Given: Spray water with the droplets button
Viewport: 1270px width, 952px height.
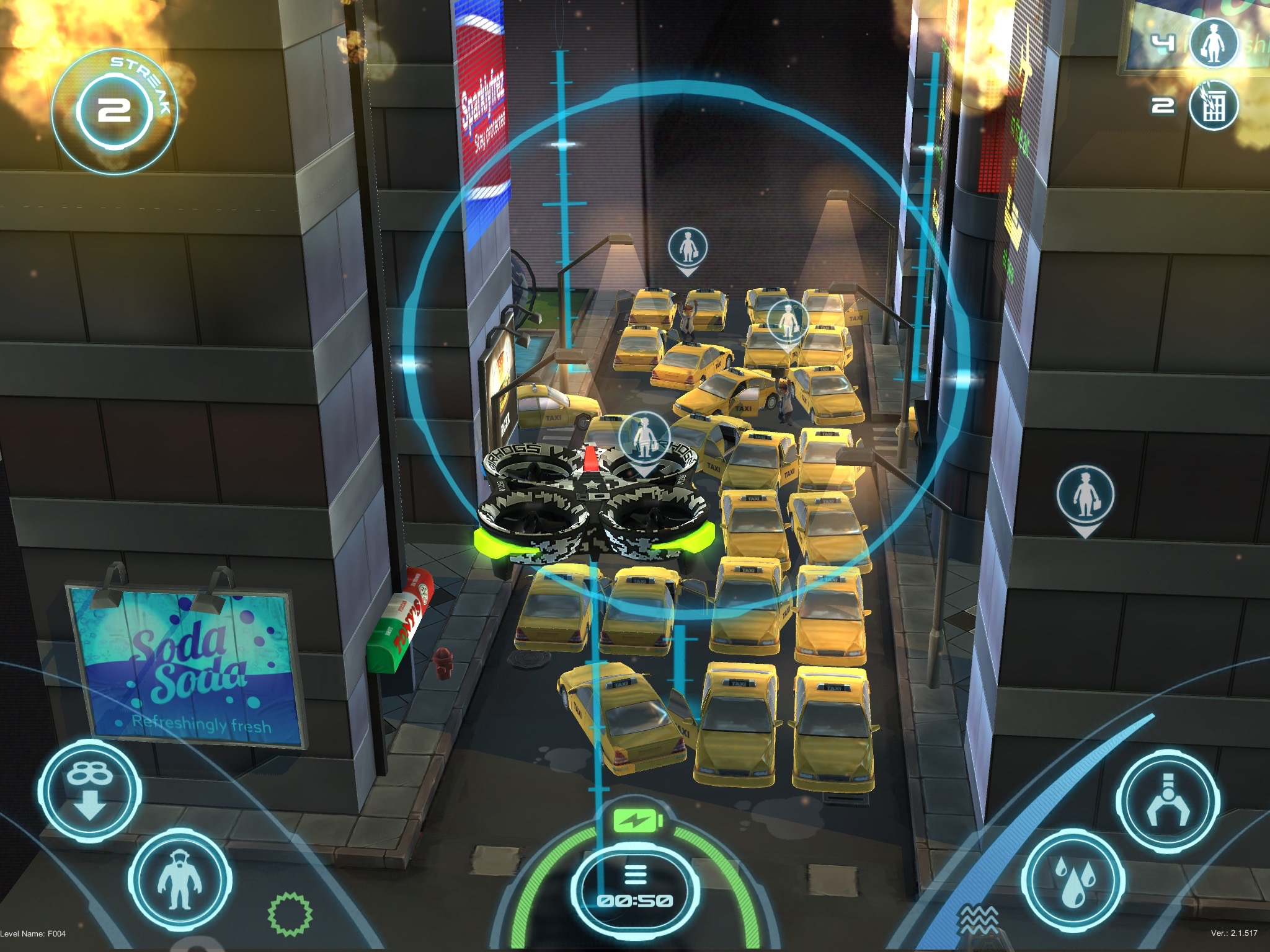Looking at the screenshot, I should point(1072,881).
